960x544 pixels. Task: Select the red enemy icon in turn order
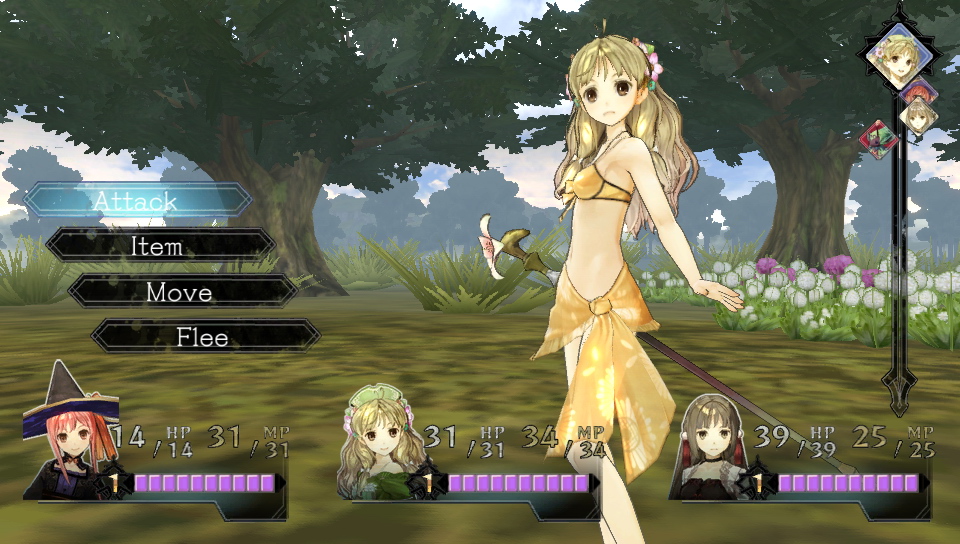pyautogui.click(x=878, y=140)
